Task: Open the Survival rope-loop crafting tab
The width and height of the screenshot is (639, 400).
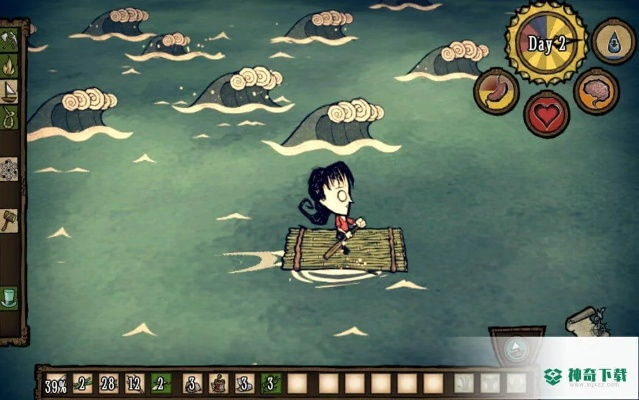Action: click(x=9, y=118)
